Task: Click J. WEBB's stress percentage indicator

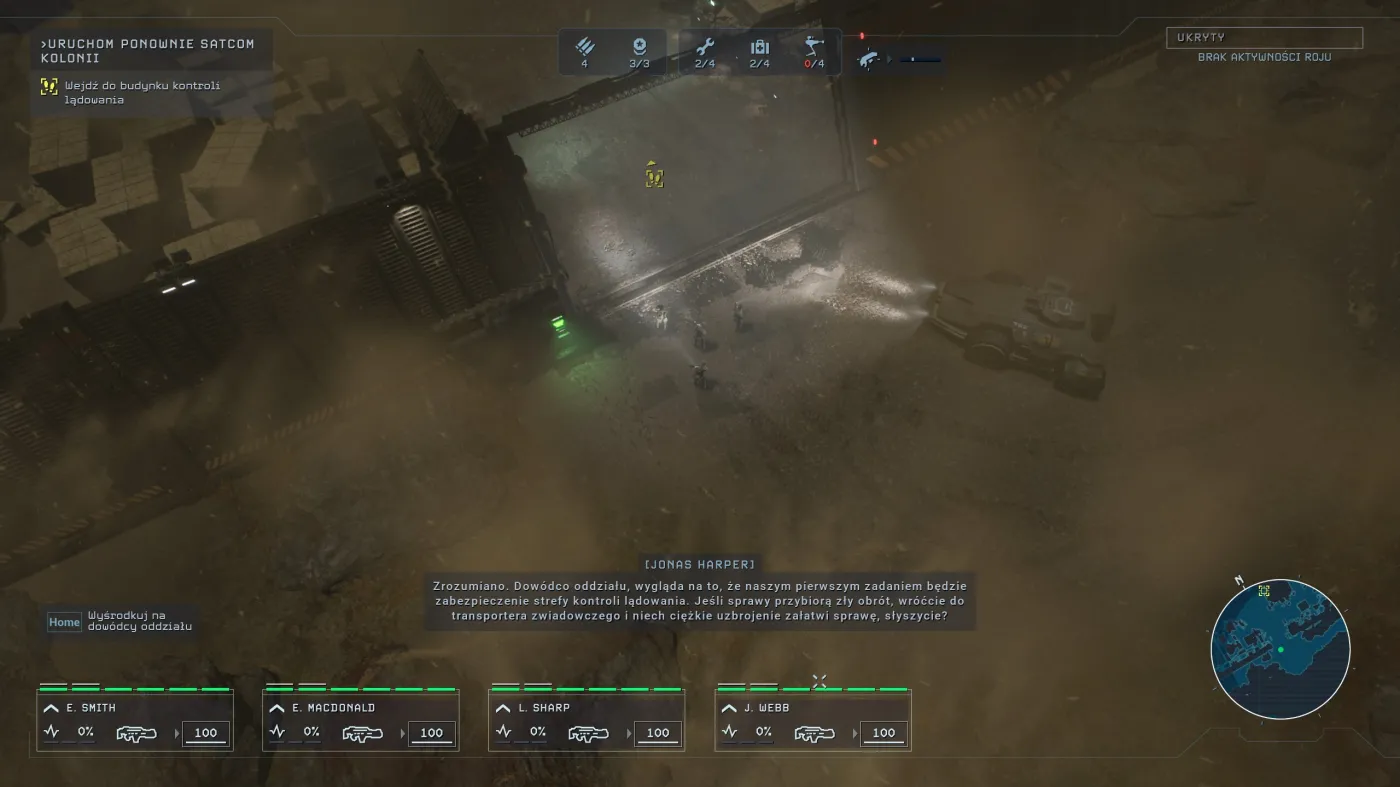Action: pyautogui.click(x=765, y=732)
